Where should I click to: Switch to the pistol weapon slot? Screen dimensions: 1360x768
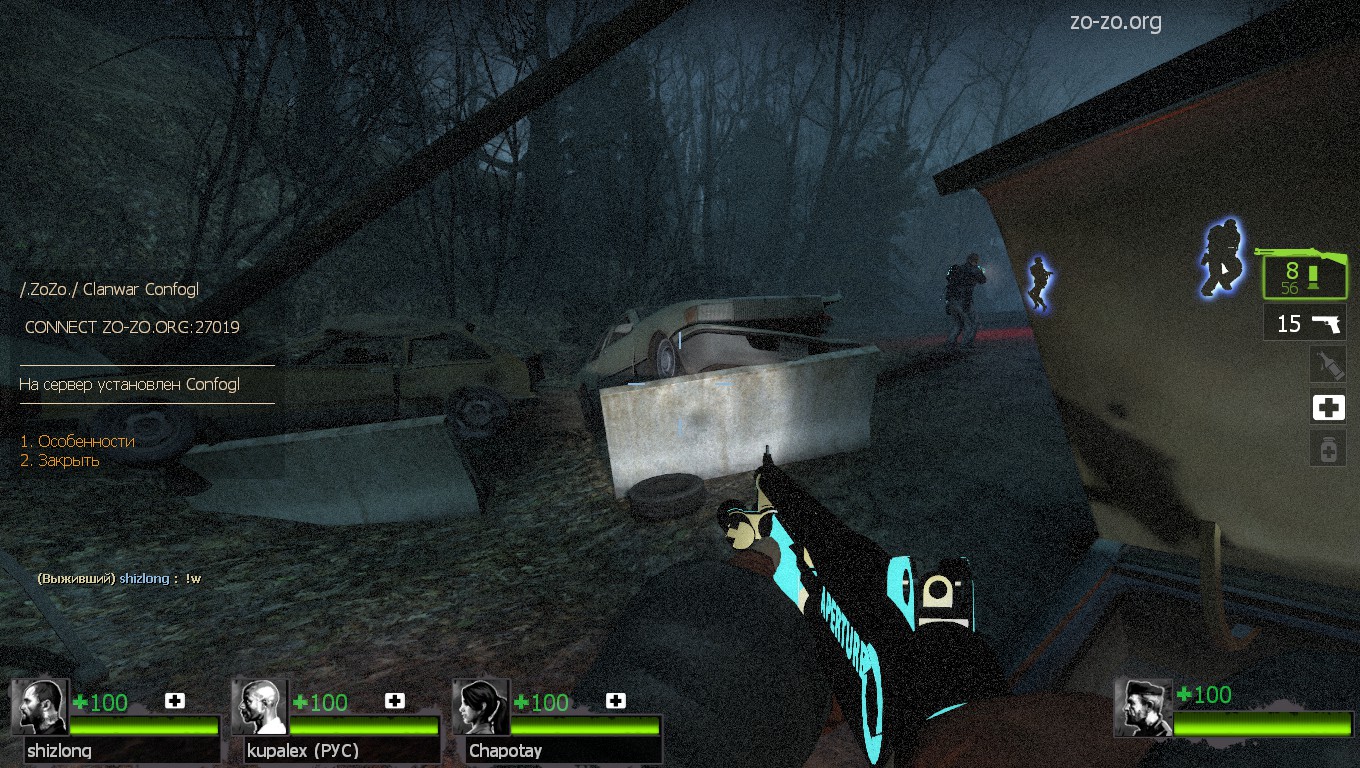(x=1305, y=323)
